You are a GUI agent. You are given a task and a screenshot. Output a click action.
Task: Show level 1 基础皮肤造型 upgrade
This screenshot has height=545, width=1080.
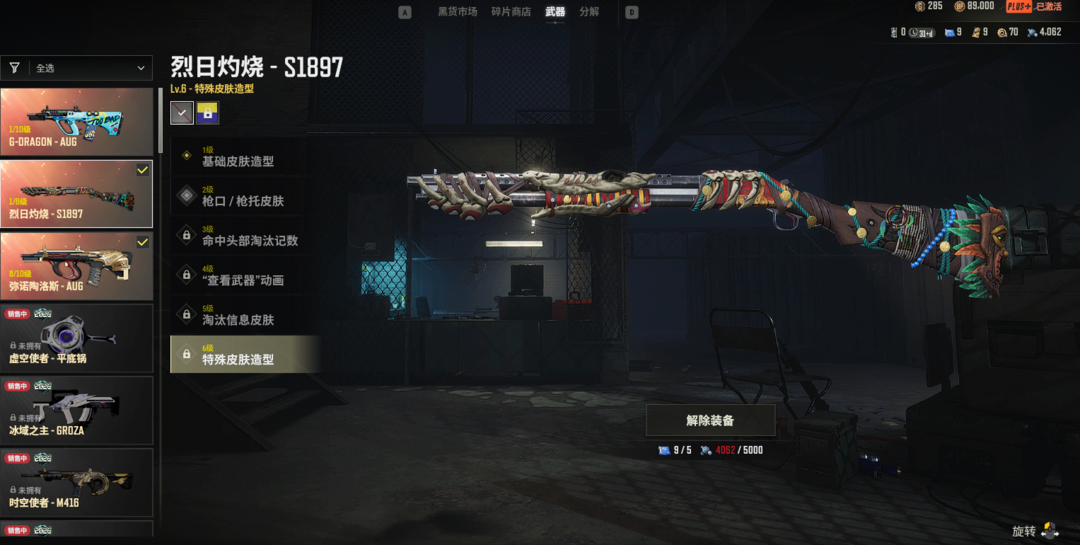244,156
